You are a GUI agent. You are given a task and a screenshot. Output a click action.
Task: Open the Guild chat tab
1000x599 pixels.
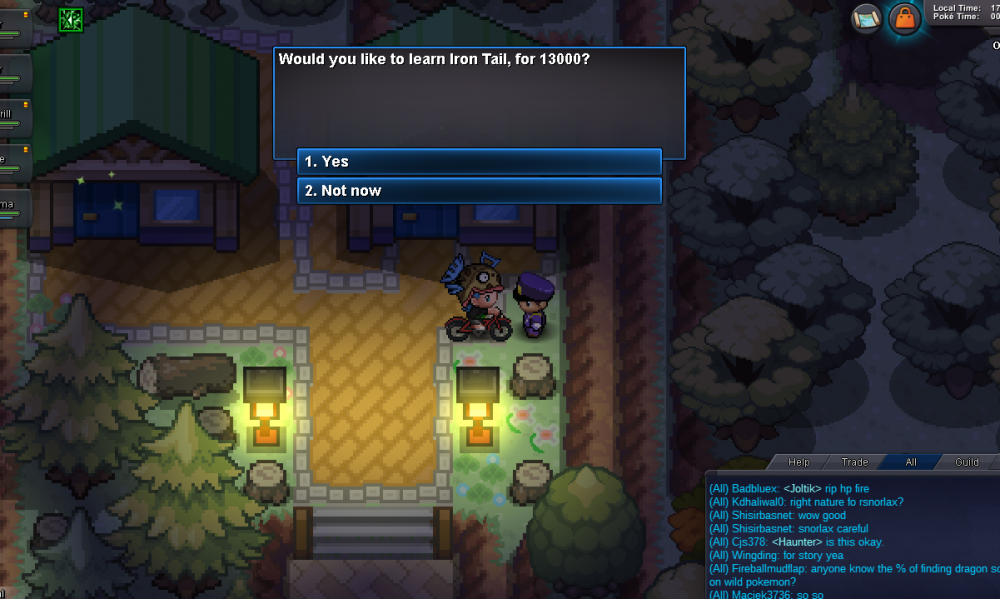coord(966,462)
